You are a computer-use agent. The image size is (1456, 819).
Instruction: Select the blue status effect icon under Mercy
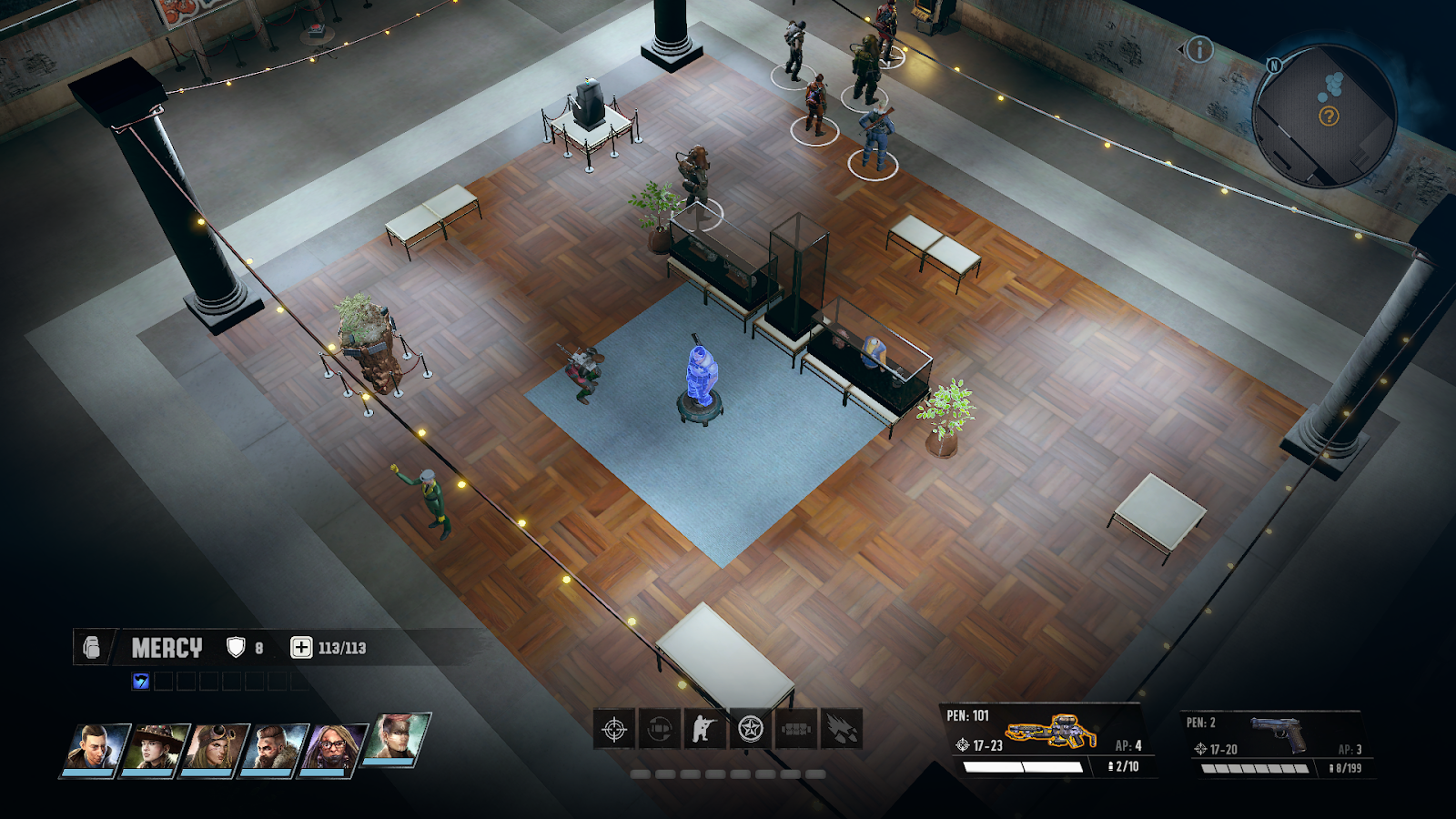(x=140, y=681)
